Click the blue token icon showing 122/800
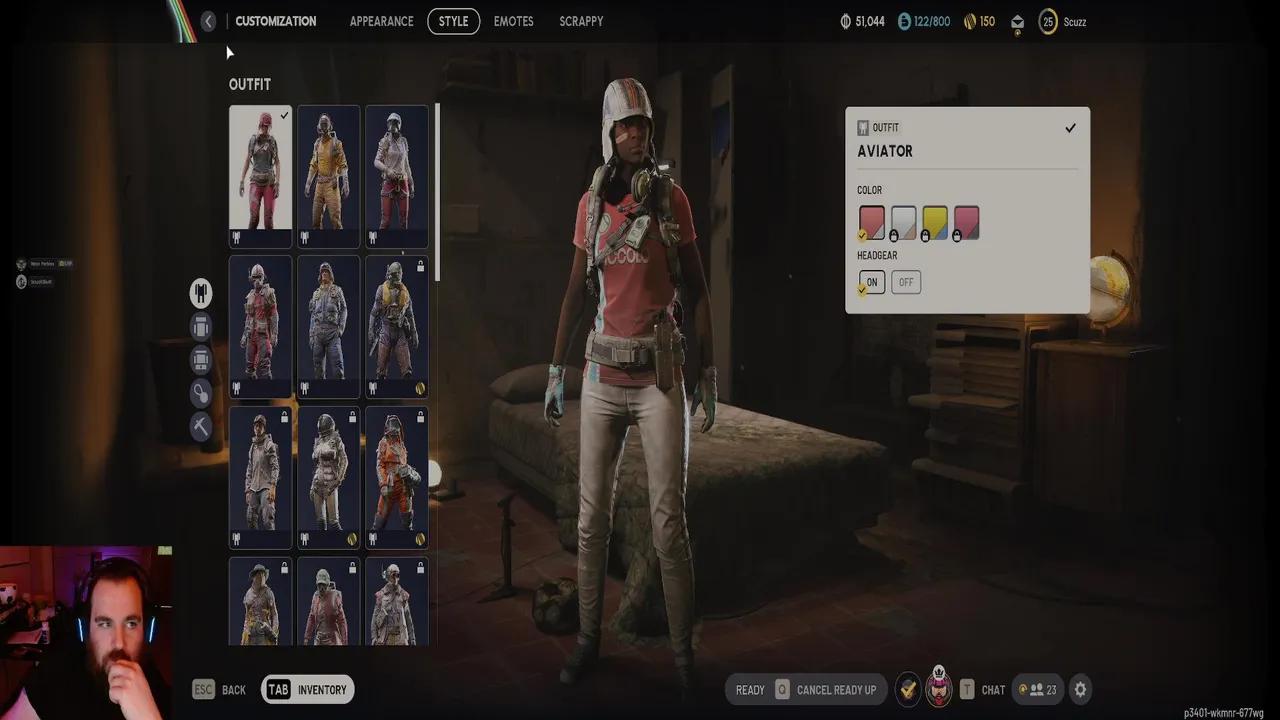The width and height of the screenshot is (1280, 720). click(906, 20)
